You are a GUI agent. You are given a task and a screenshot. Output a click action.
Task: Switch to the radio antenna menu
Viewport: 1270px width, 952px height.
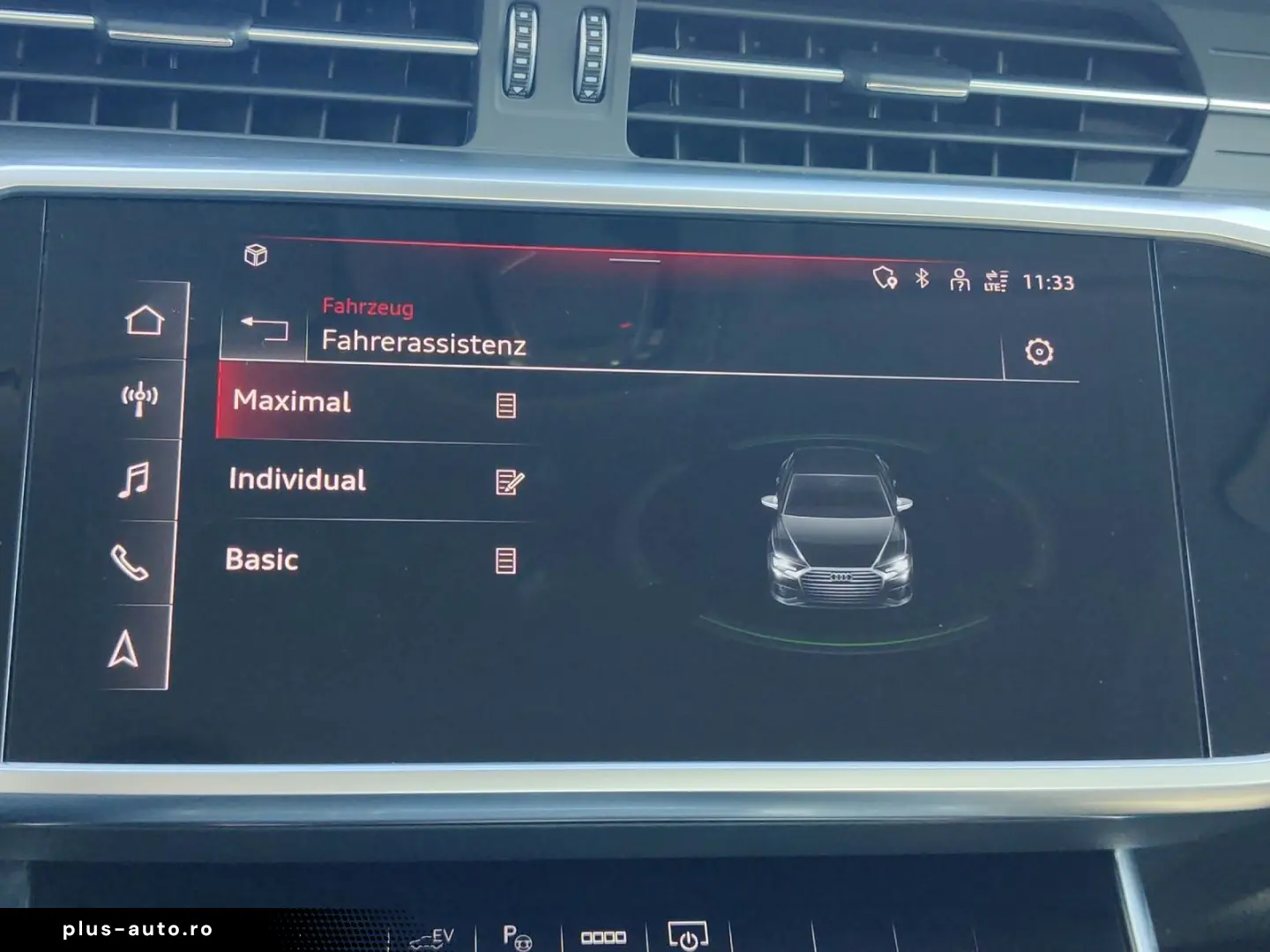click(x=139, y=399)
